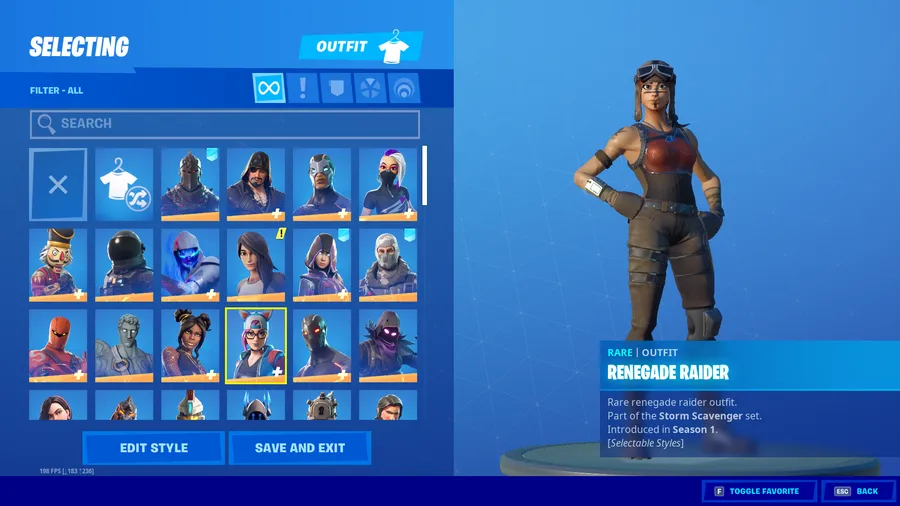Save and exit the outfit selection
Viewport: 900px width, 506px height.
[299, 448]
